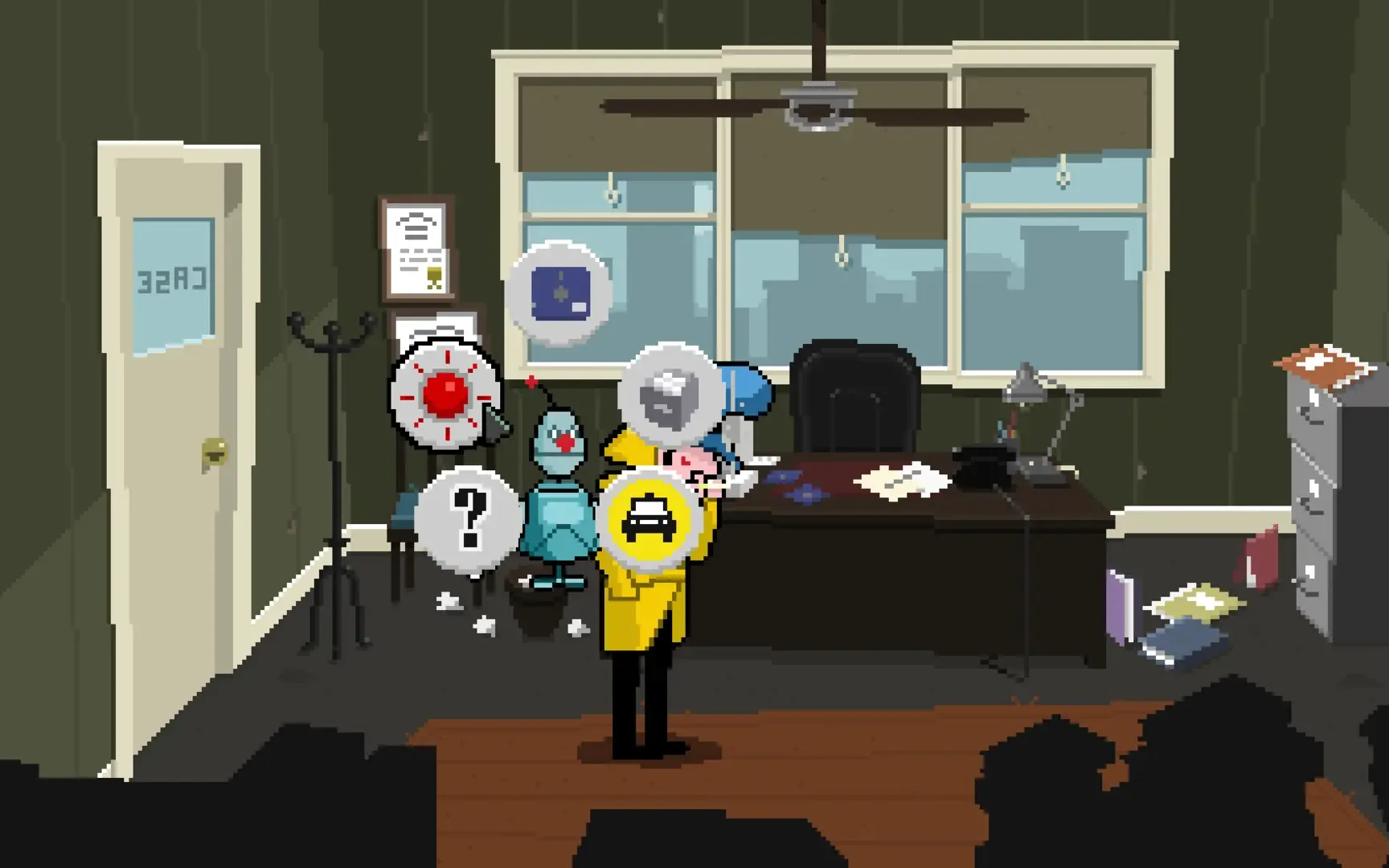Pick up the papers on the desk
Image resolution: width=1389 pixels, height=868 pixels.
point(900,482)
